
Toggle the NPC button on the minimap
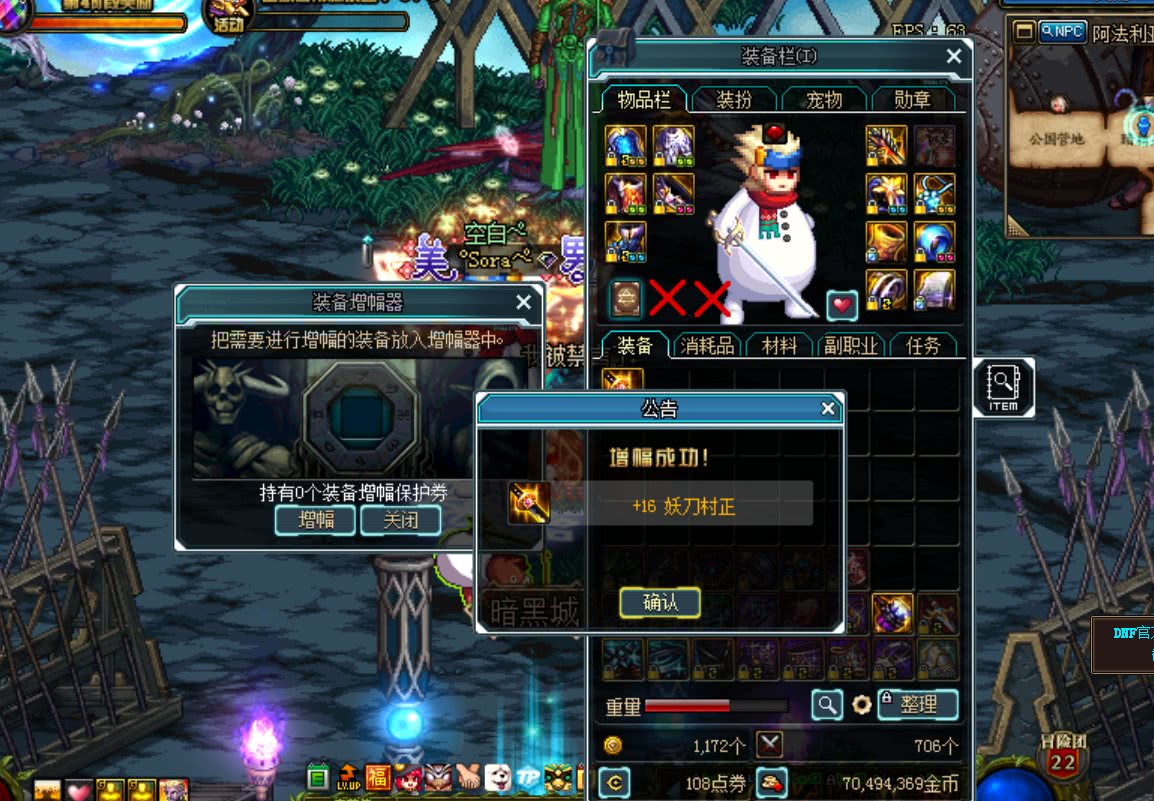1062,31
